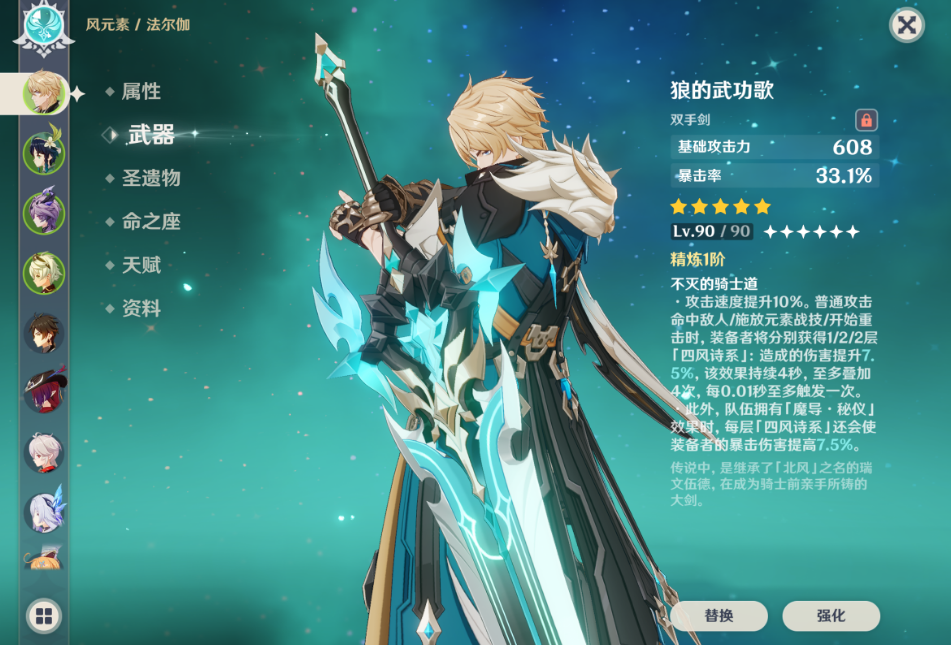951x645 pixels.
Task: Close the character screen
Action: (x=906, y=25)
